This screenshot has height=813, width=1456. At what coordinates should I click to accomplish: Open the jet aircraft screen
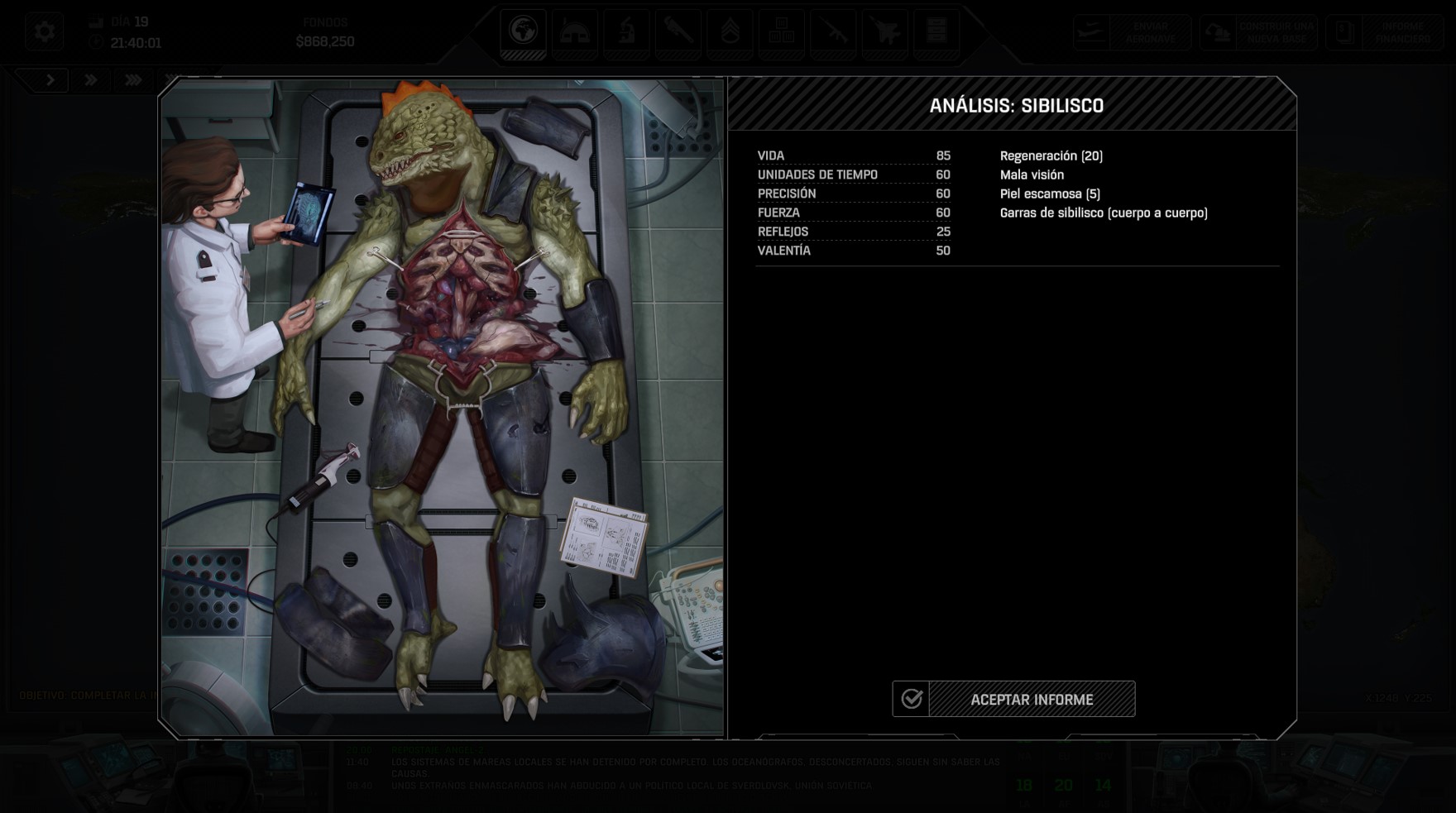pyautogui.click(x=884, y=32)
